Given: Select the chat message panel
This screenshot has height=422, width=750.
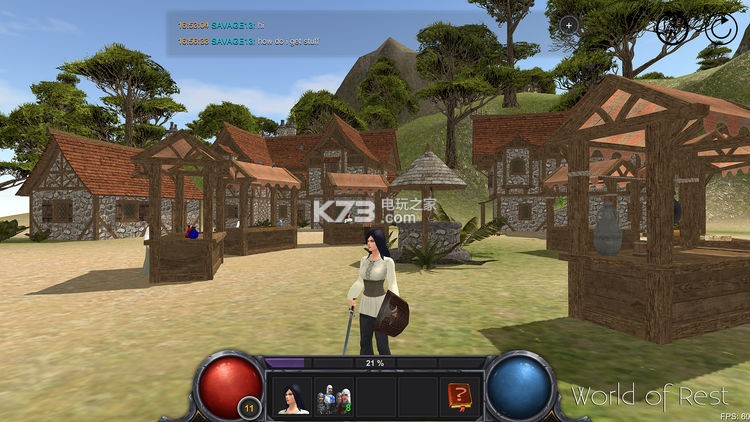Looking at the screenshot, I should pos(360,33).
